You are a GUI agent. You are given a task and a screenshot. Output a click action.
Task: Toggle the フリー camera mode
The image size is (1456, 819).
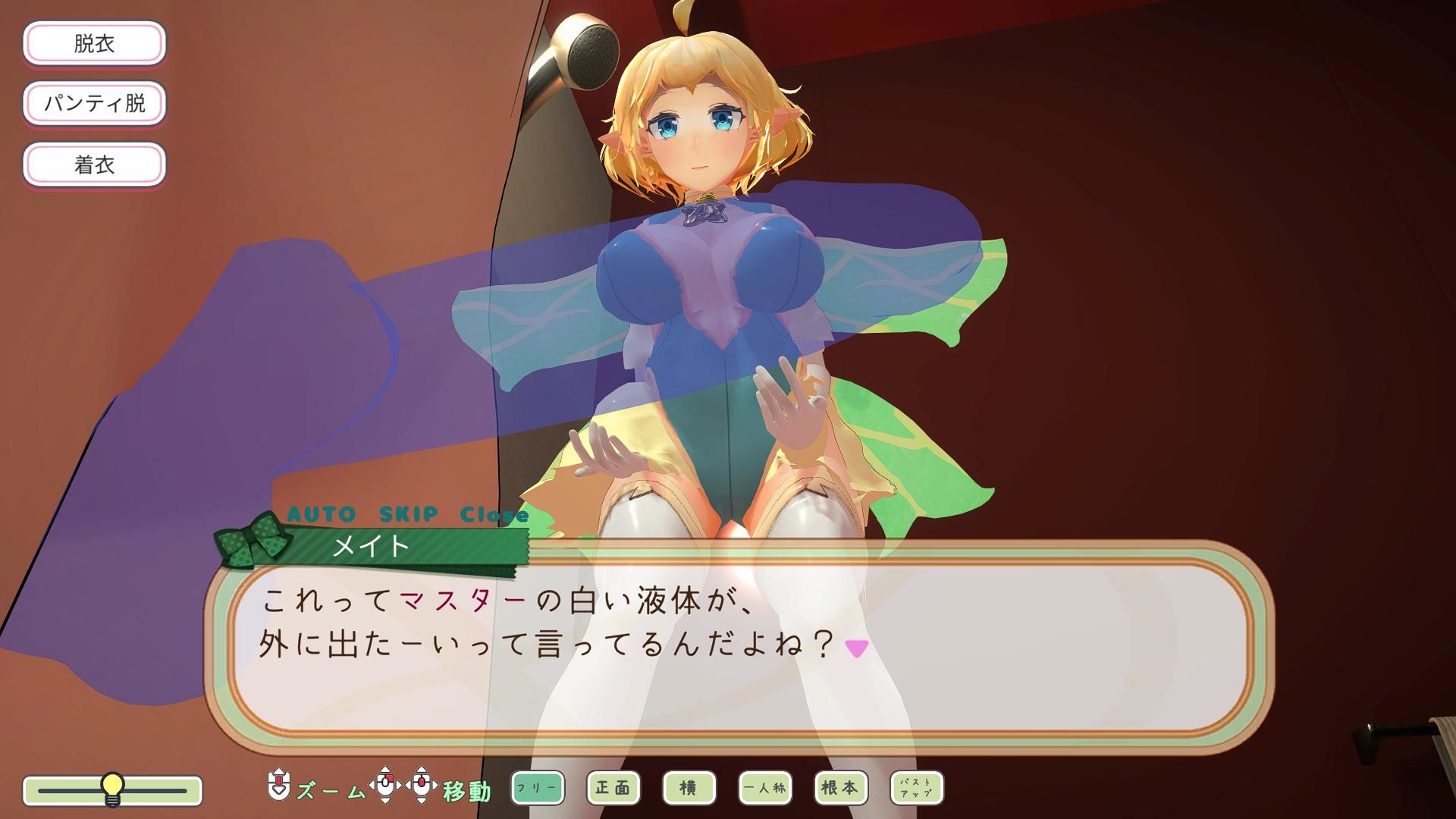pyautogui.click(x=540, y=789)
